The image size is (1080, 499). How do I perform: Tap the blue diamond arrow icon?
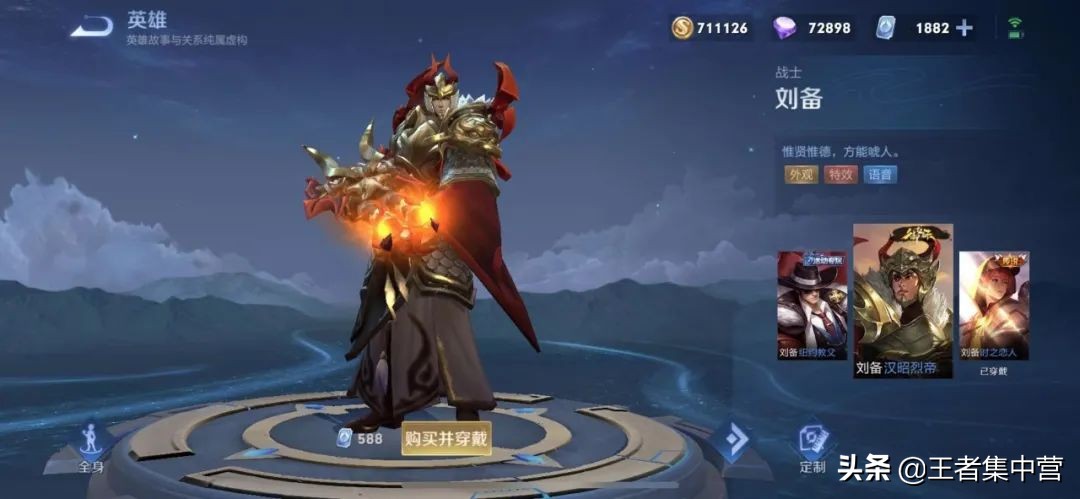(x=733, y=440)
